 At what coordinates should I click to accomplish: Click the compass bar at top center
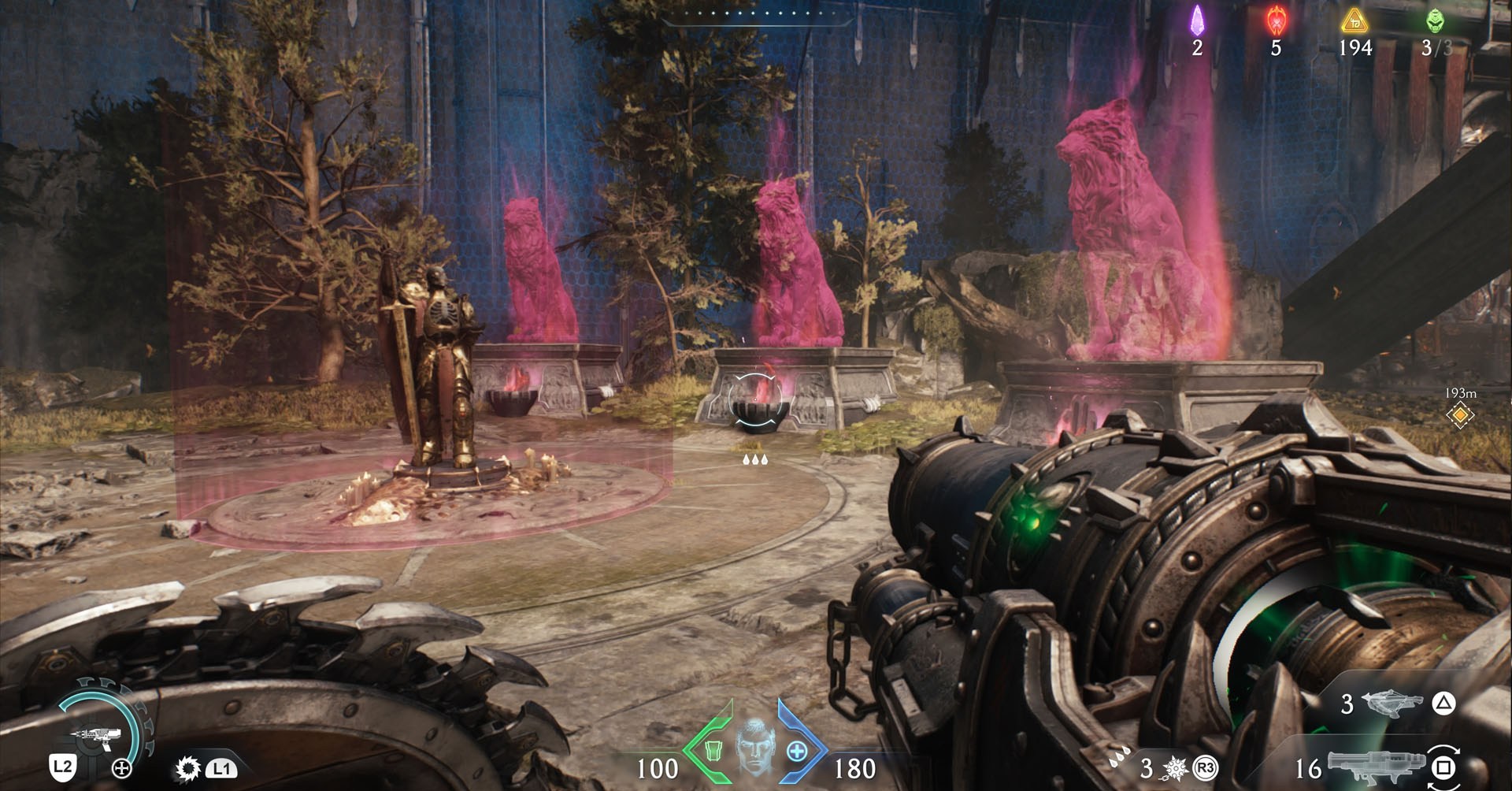pos(756,14)
